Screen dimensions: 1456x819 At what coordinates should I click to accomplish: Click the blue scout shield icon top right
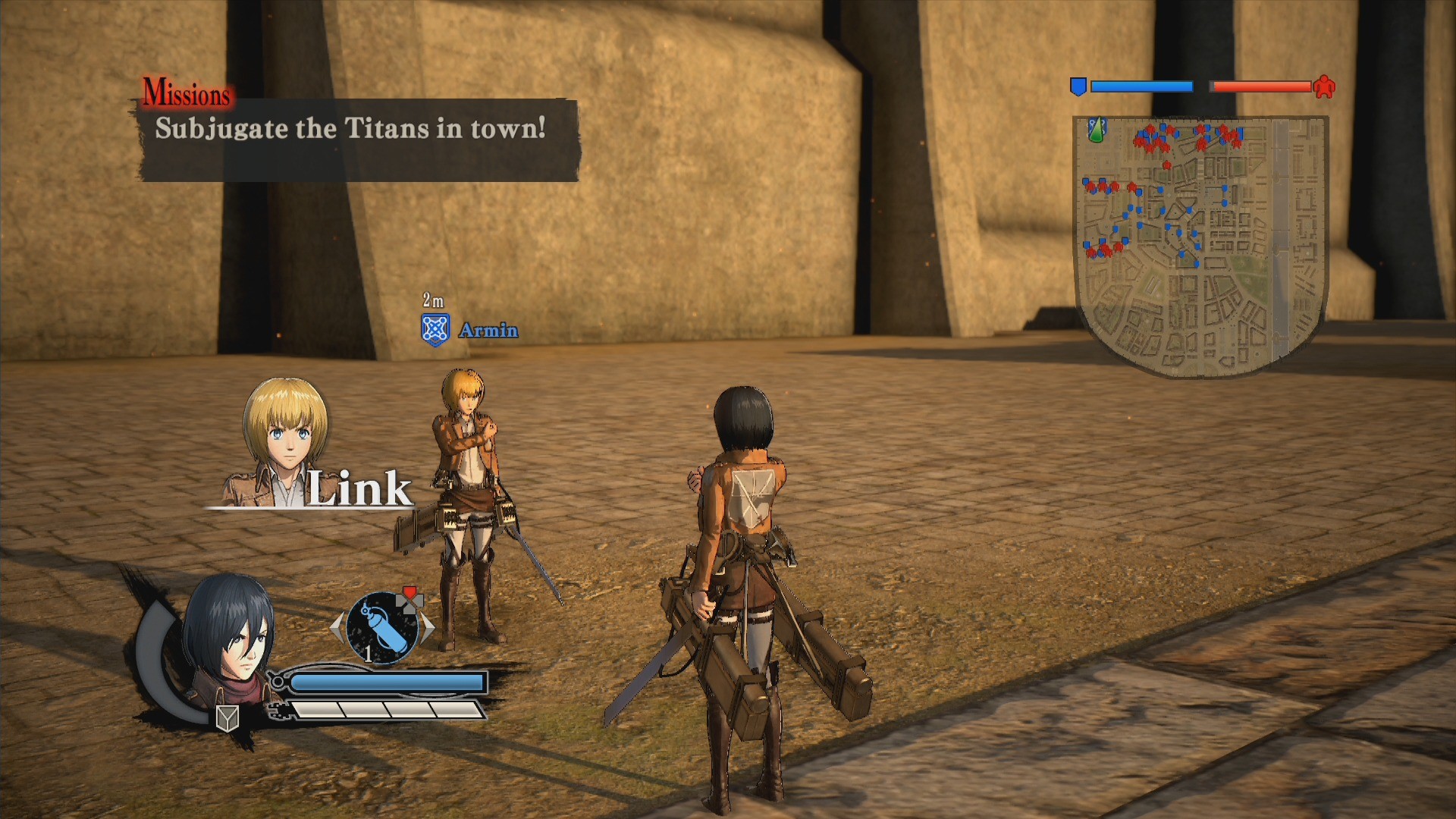point(1078,86)
